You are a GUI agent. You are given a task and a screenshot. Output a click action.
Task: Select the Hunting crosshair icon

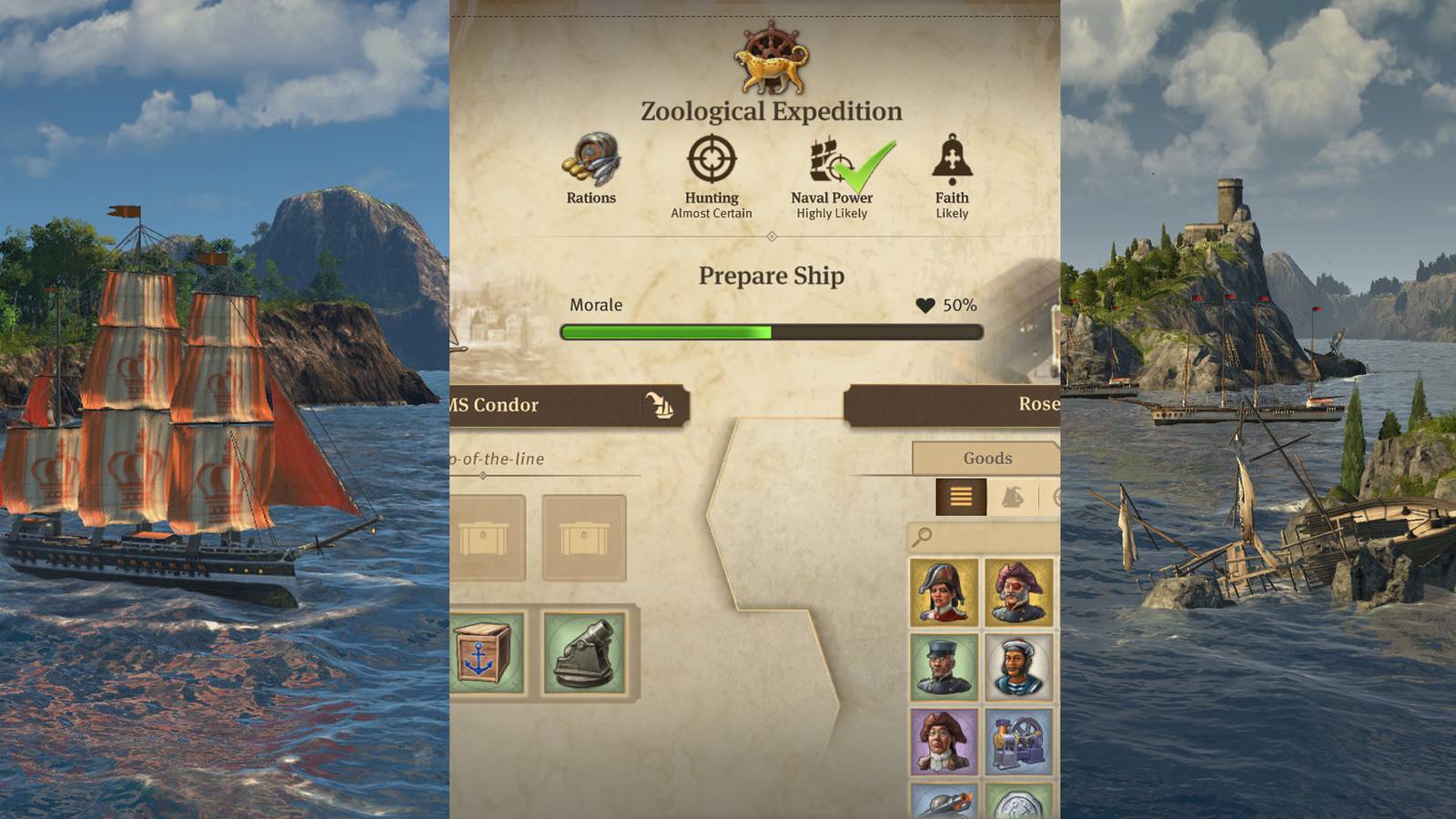click(712, 162)
